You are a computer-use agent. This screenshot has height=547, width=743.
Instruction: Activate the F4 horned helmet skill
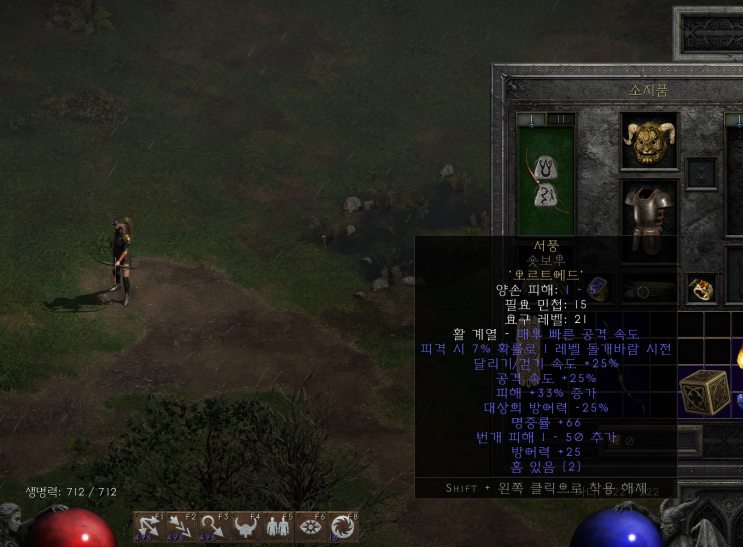click(245, 526)
